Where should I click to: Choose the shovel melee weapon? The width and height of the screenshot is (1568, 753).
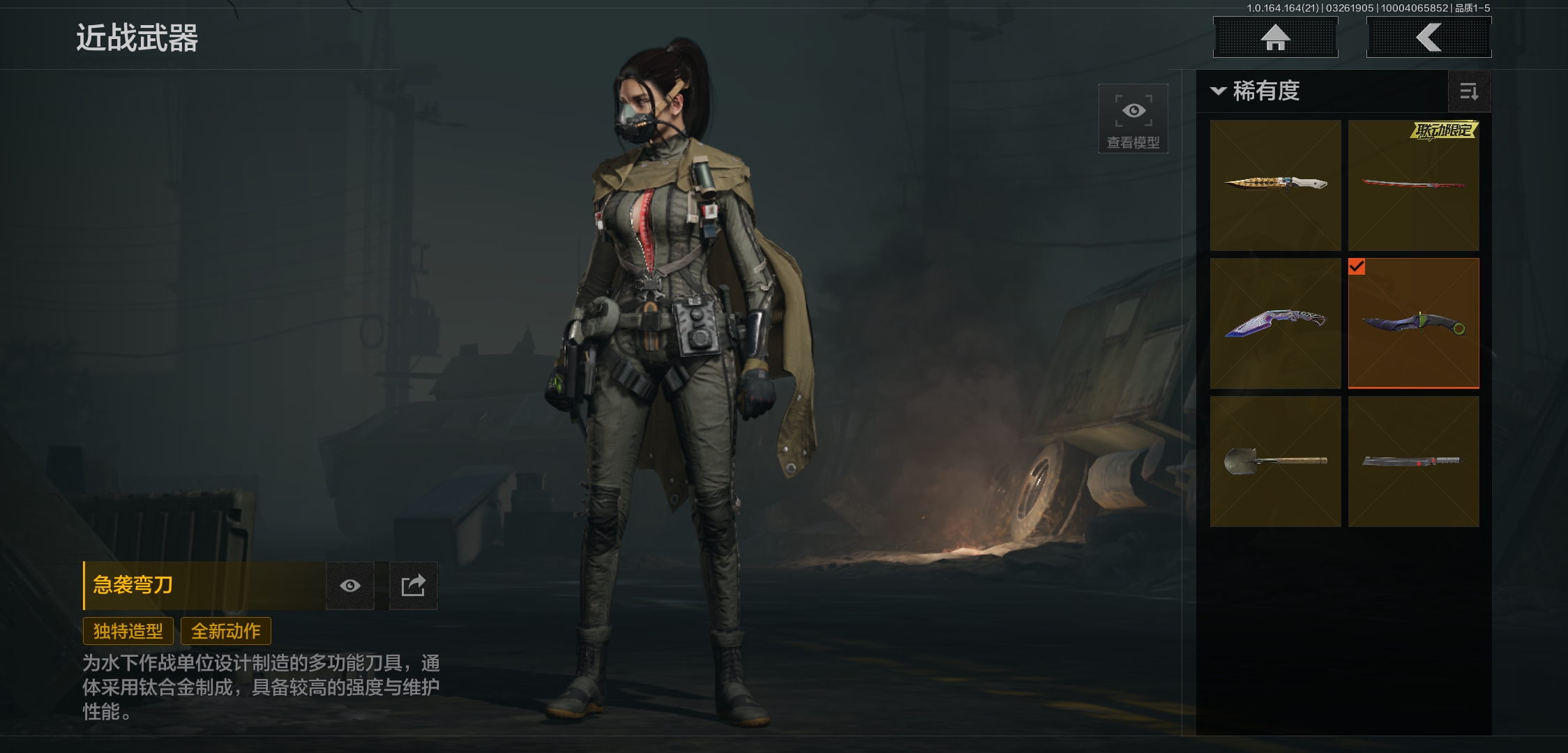point(1275,461)
